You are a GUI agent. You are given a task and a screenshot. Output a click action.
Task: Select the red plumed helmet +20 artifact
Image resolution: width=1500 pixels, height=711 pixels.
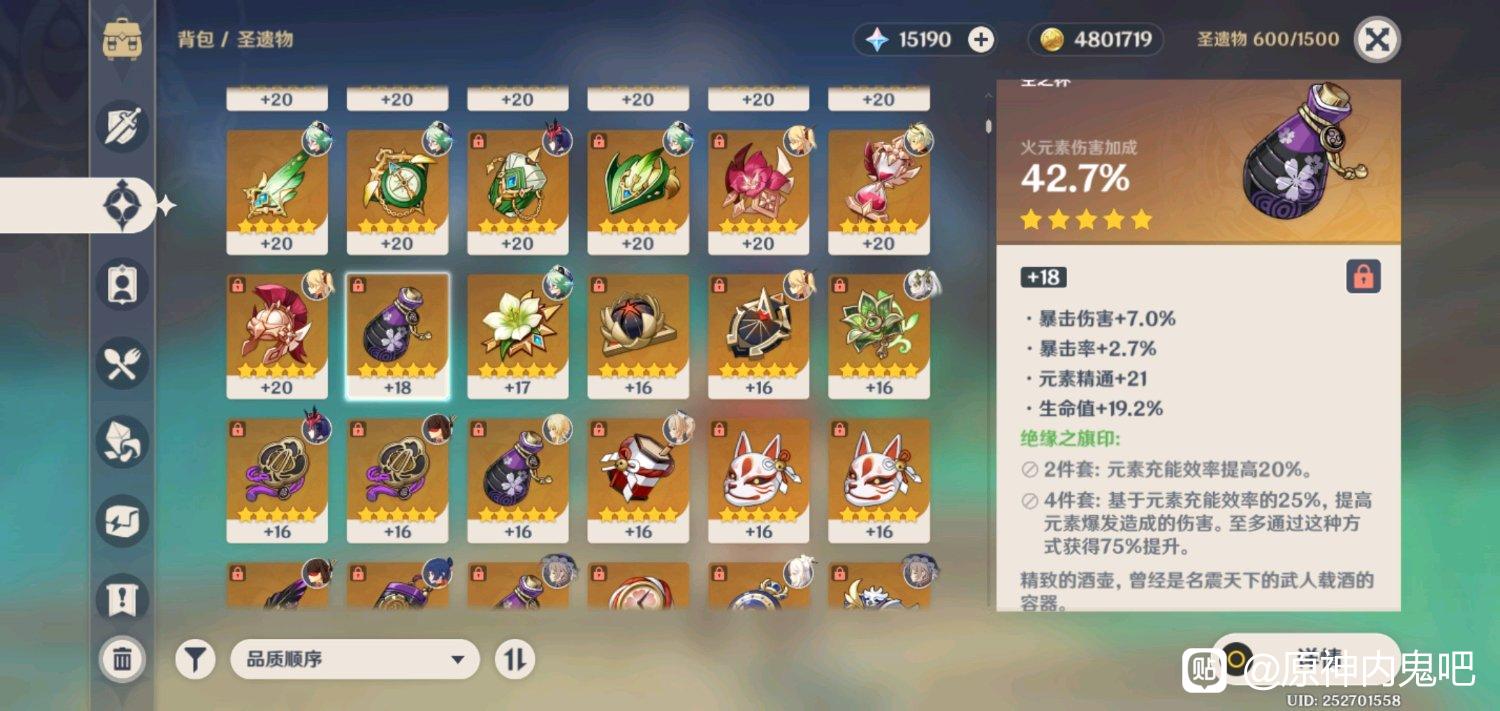point(277,337)
